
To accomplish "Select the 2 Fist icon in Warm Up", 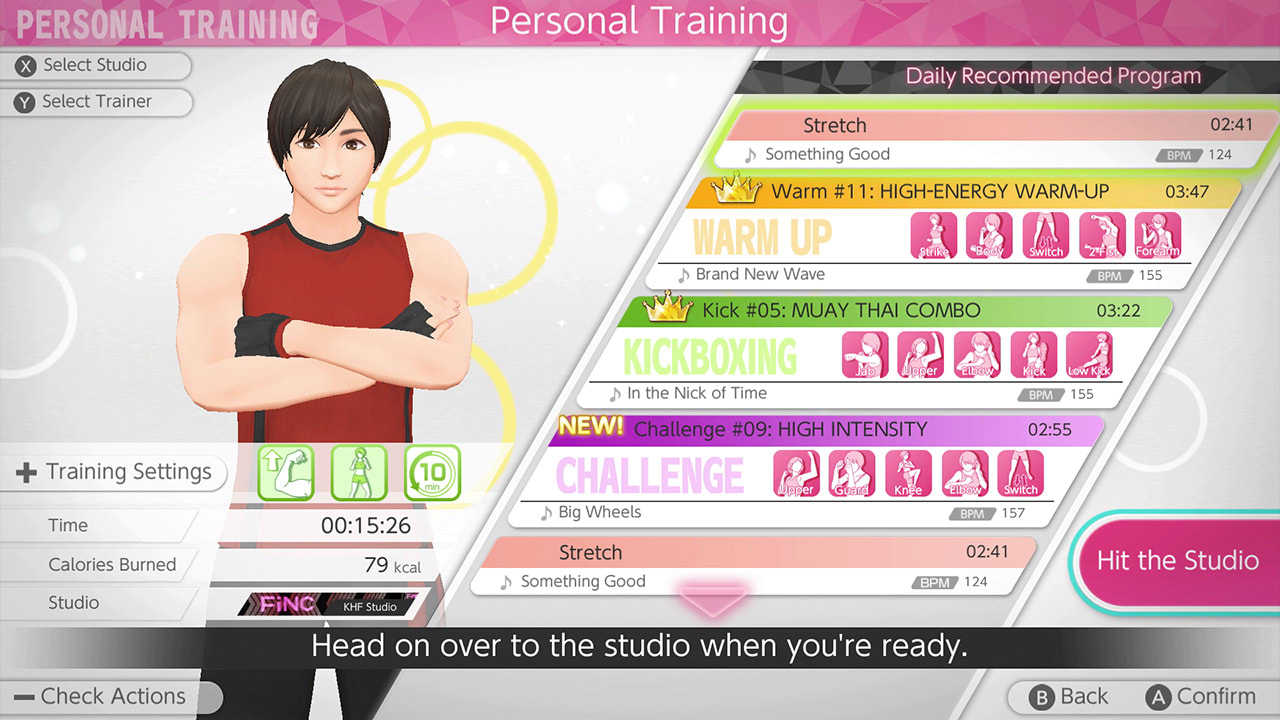I will click(x=1102, y=235).
